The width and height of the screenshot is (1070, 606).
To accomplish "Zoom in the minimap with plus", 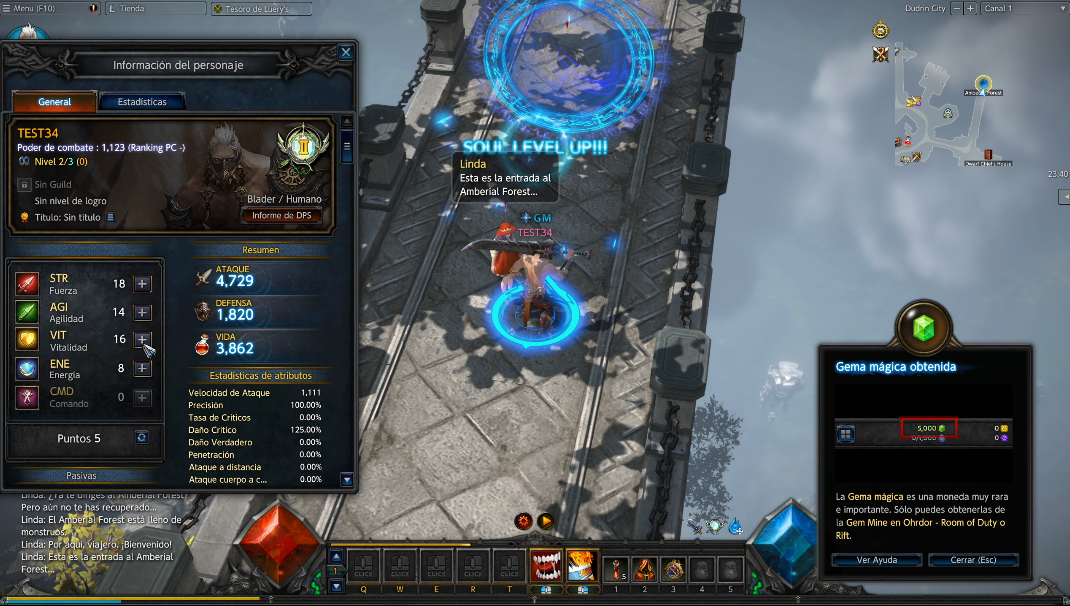I will pyautogui.click(x=970, y=8).
